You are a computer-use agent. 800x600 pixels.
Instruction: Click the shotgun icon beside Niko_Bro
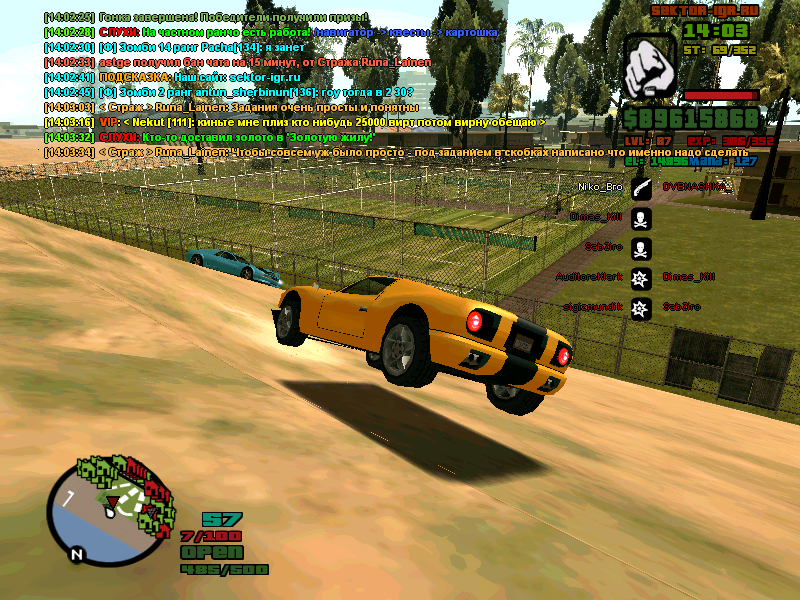coord(641,186)
